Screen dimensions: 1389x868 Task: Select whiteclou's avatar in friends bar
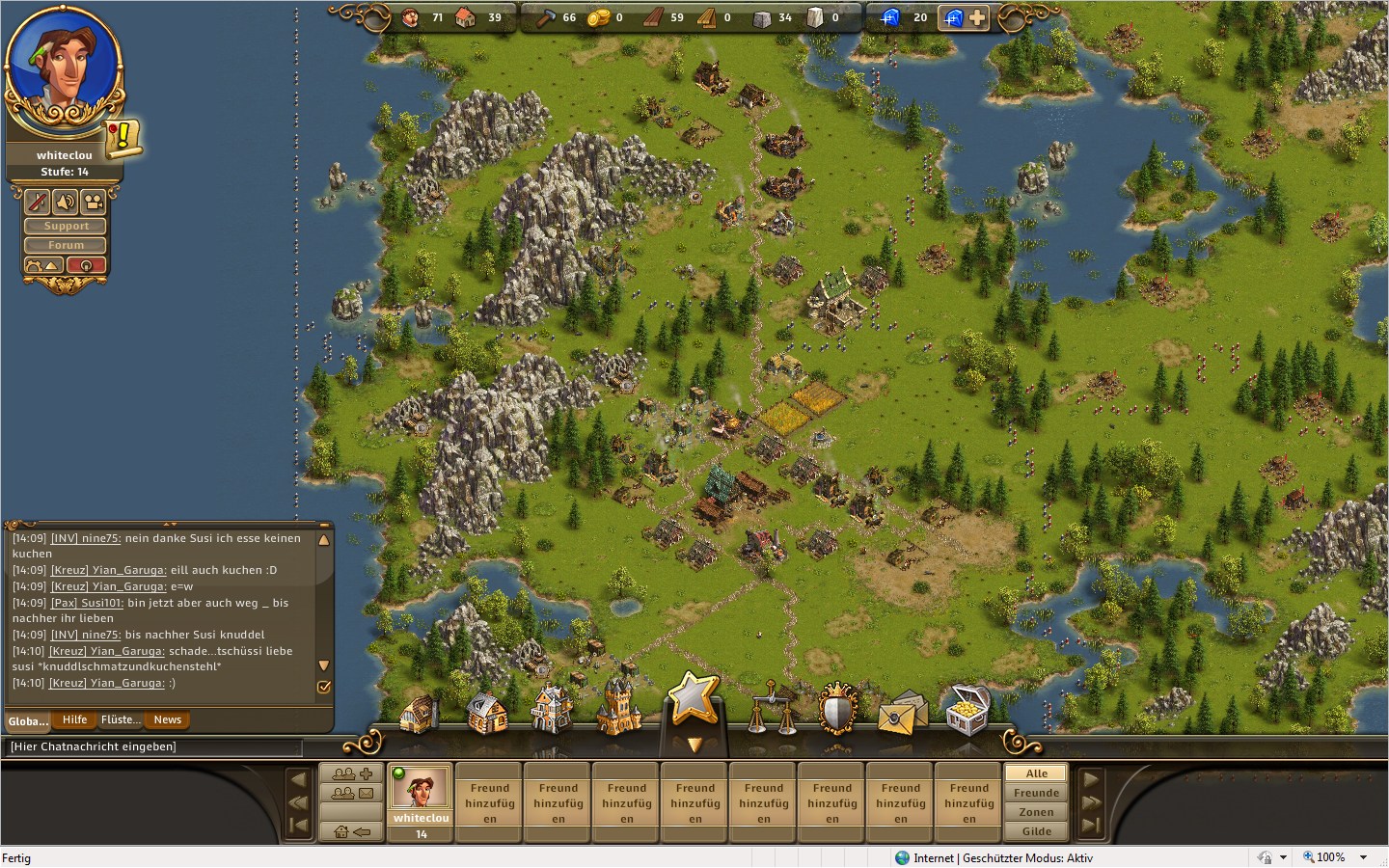tap(421, 789)
